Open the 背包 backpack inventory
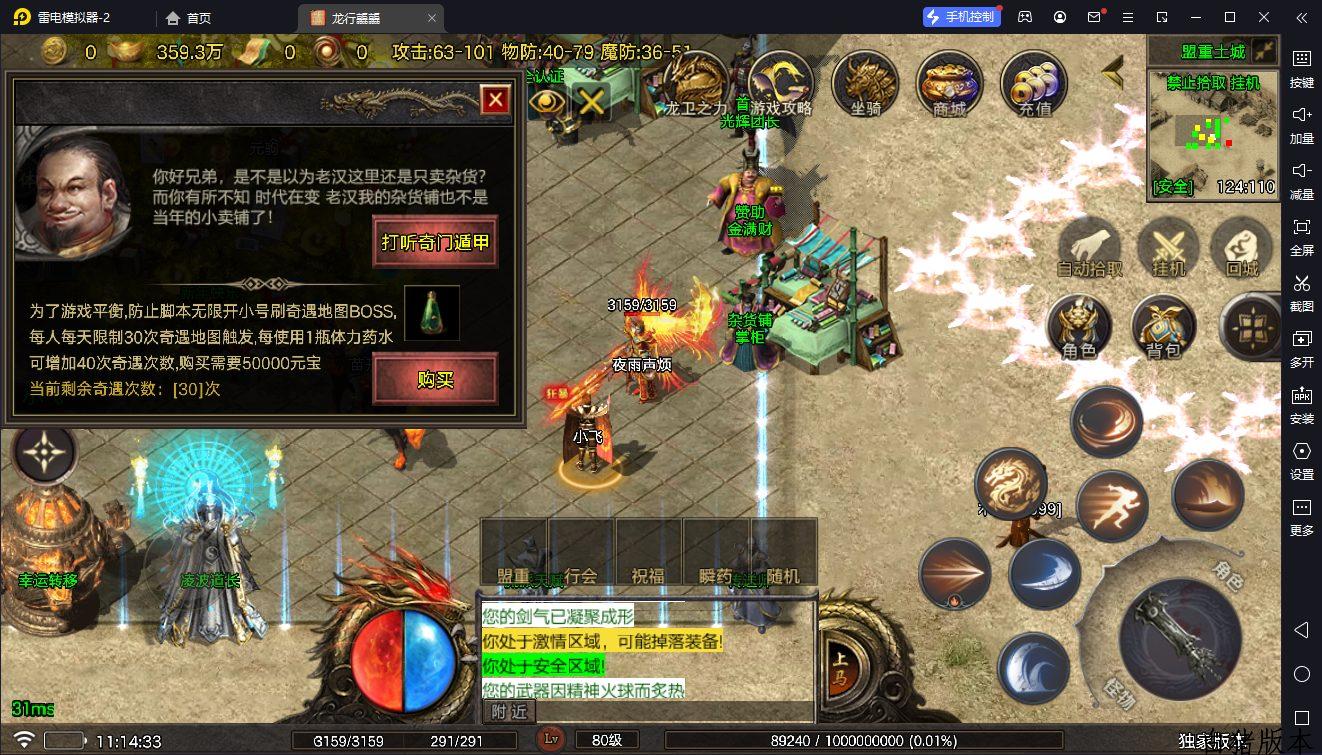1322x755 pixels. pos(1163,327)
